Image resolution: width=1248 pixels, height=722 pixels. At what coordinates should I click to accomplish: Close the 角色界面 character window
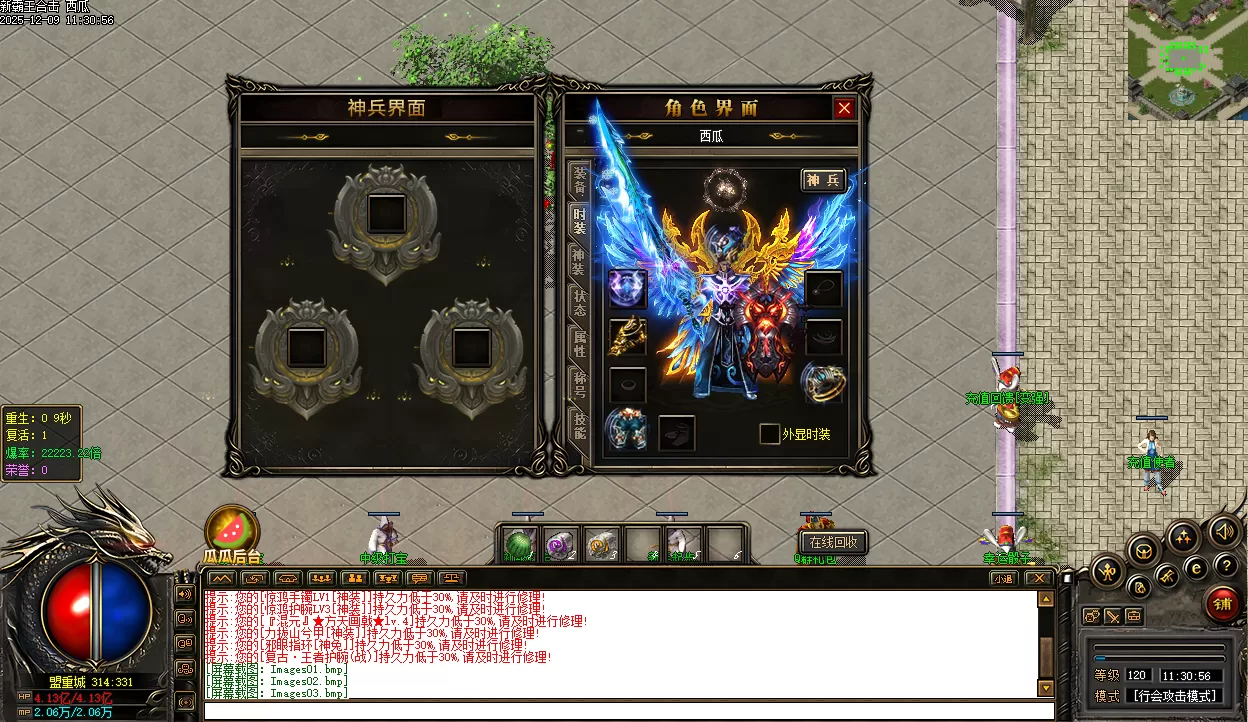point(845,108)
